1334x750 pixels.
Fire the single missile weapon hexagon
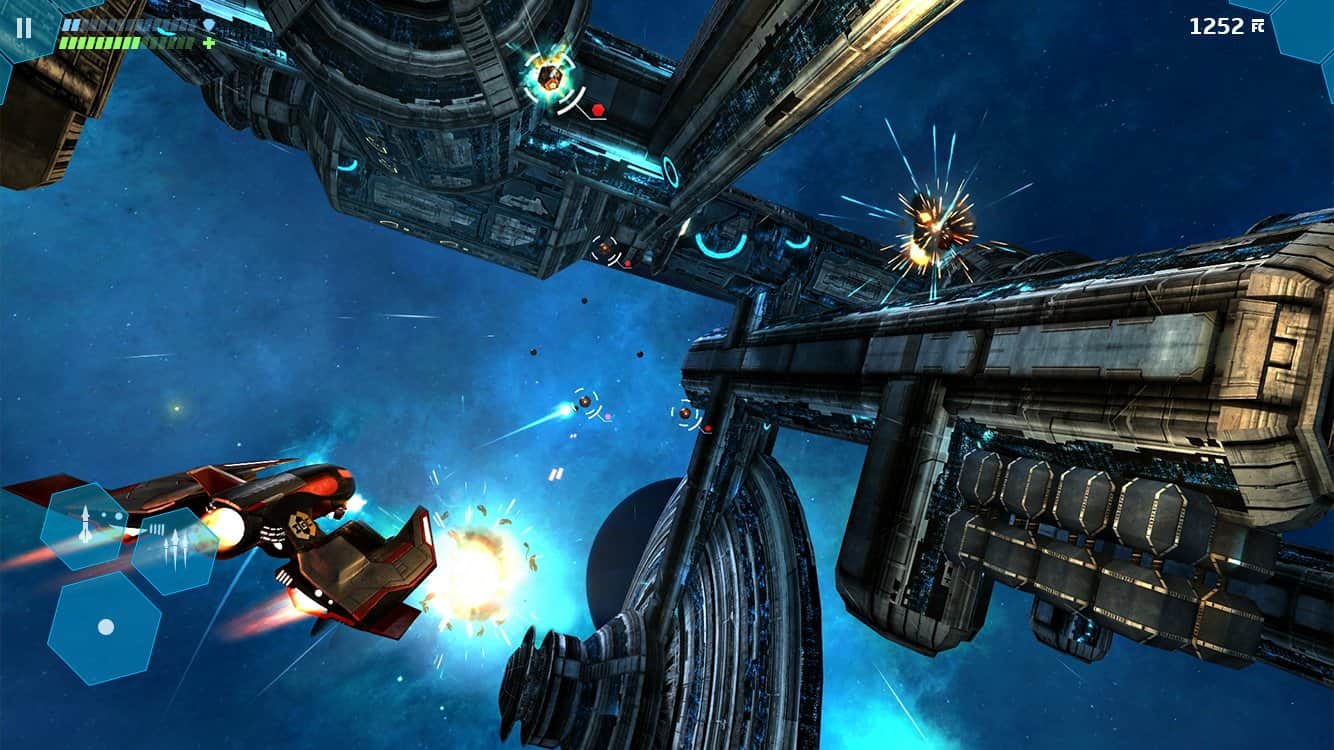(x=84, y=526)
